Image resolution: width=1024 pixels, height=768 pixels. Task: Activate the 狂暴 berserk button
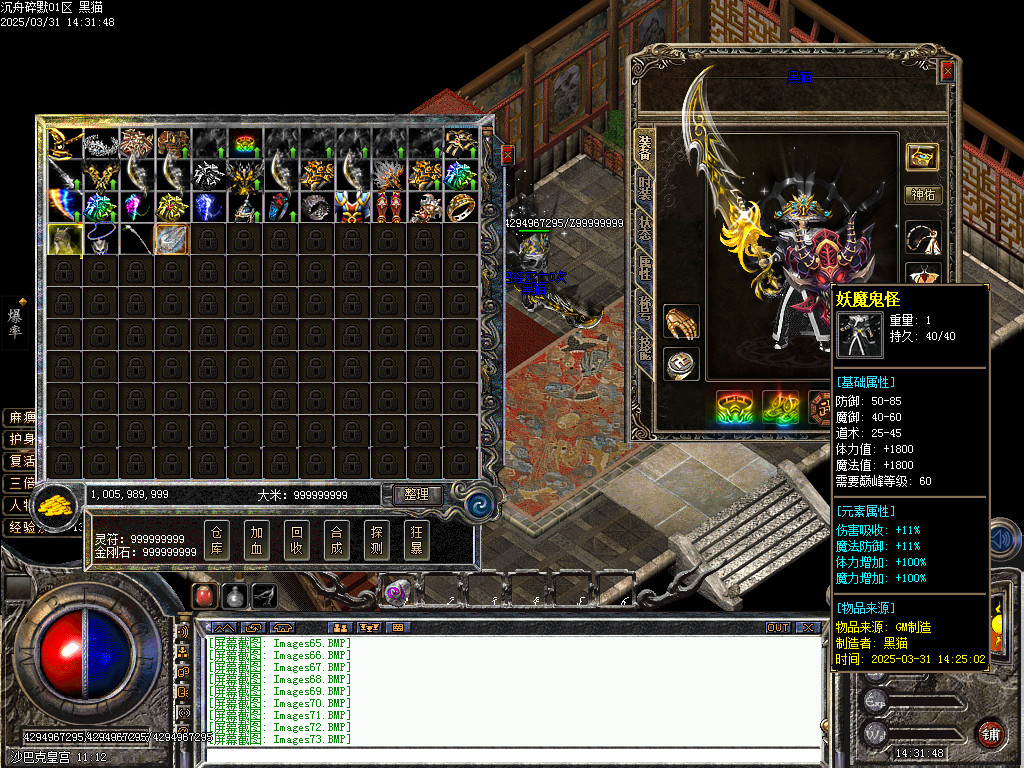tap(417, 539)
